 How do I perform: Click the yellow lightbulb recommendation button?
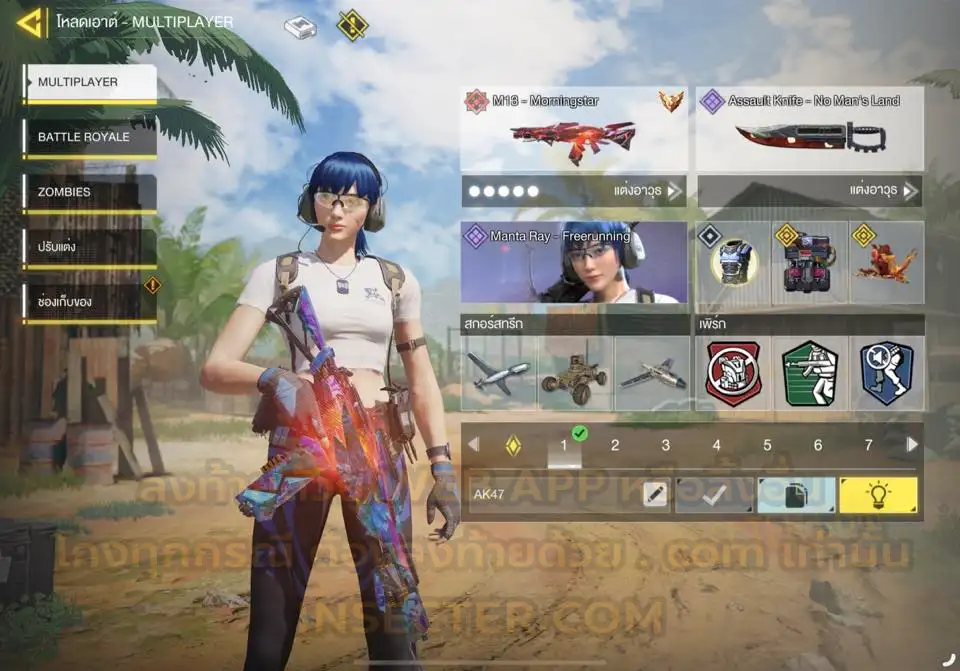(877, 495)
